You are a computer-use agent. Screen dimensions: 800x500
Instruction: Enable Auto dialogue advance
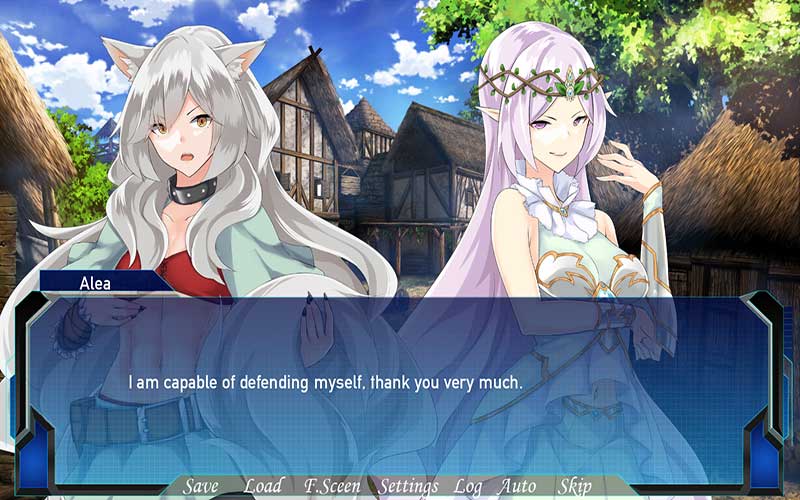(x=518, y=486)
